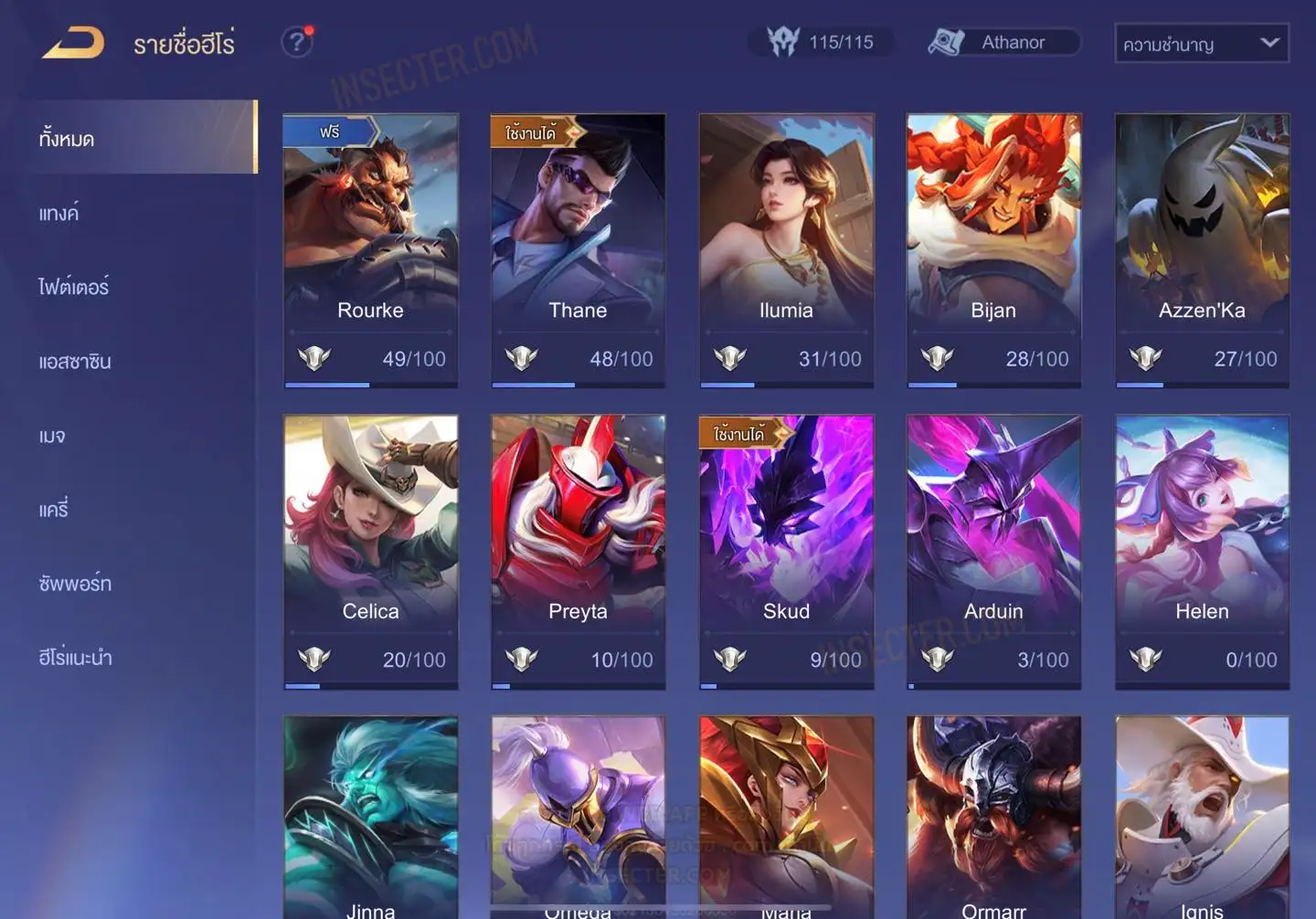Open the ซัพพอร์ท support tab
This screenshot has width=1316, height=919.
76,583
